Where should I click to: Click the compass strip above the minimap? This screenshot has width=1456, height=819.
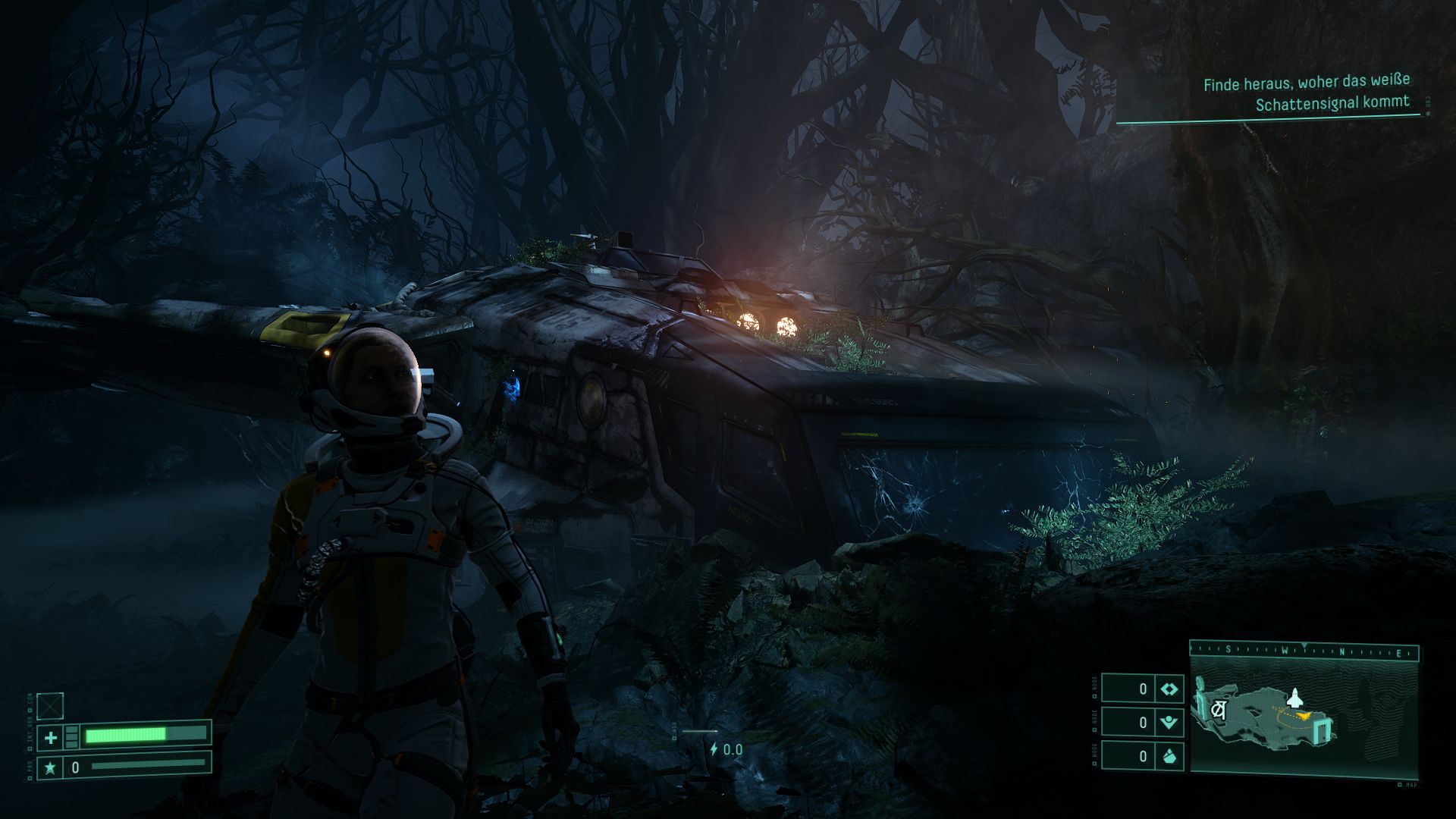(1304, 651)
